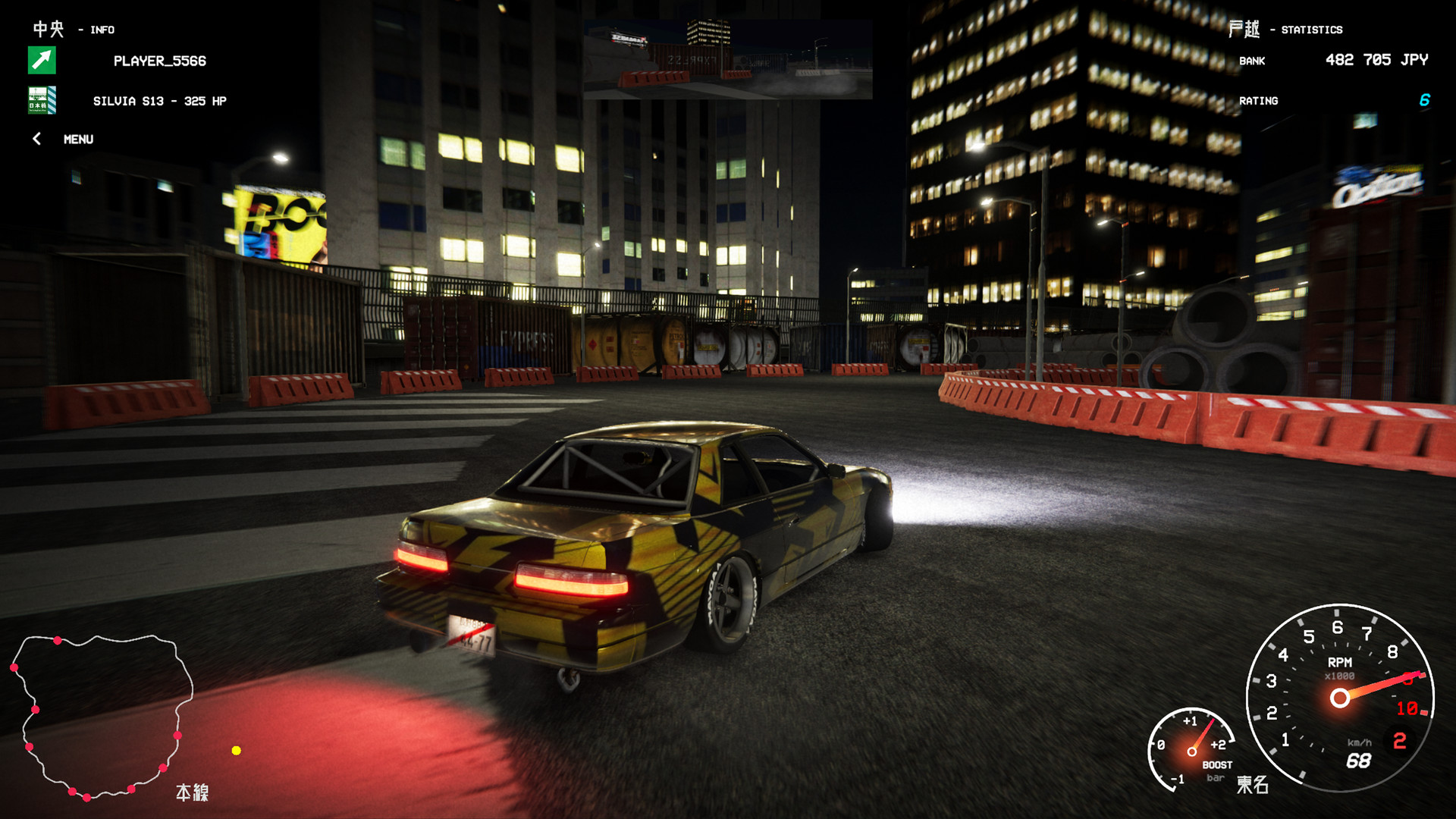The image size is (1456, 819).
Task: Expand the MENU with the back chevron
Action: [x=36, y=139]
